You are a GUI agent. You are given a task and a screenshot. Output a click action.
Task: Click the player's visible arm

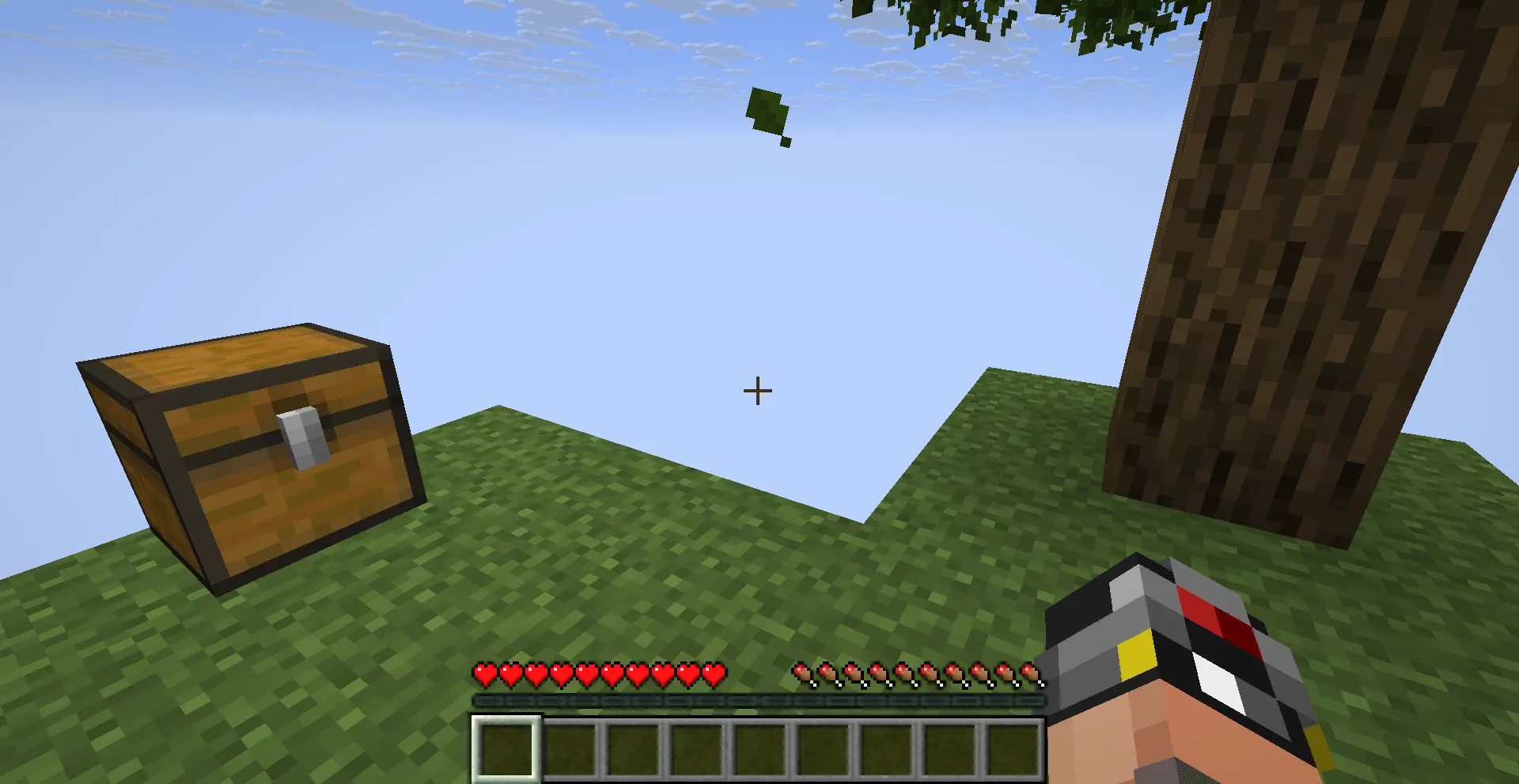tap(1203, 736)
